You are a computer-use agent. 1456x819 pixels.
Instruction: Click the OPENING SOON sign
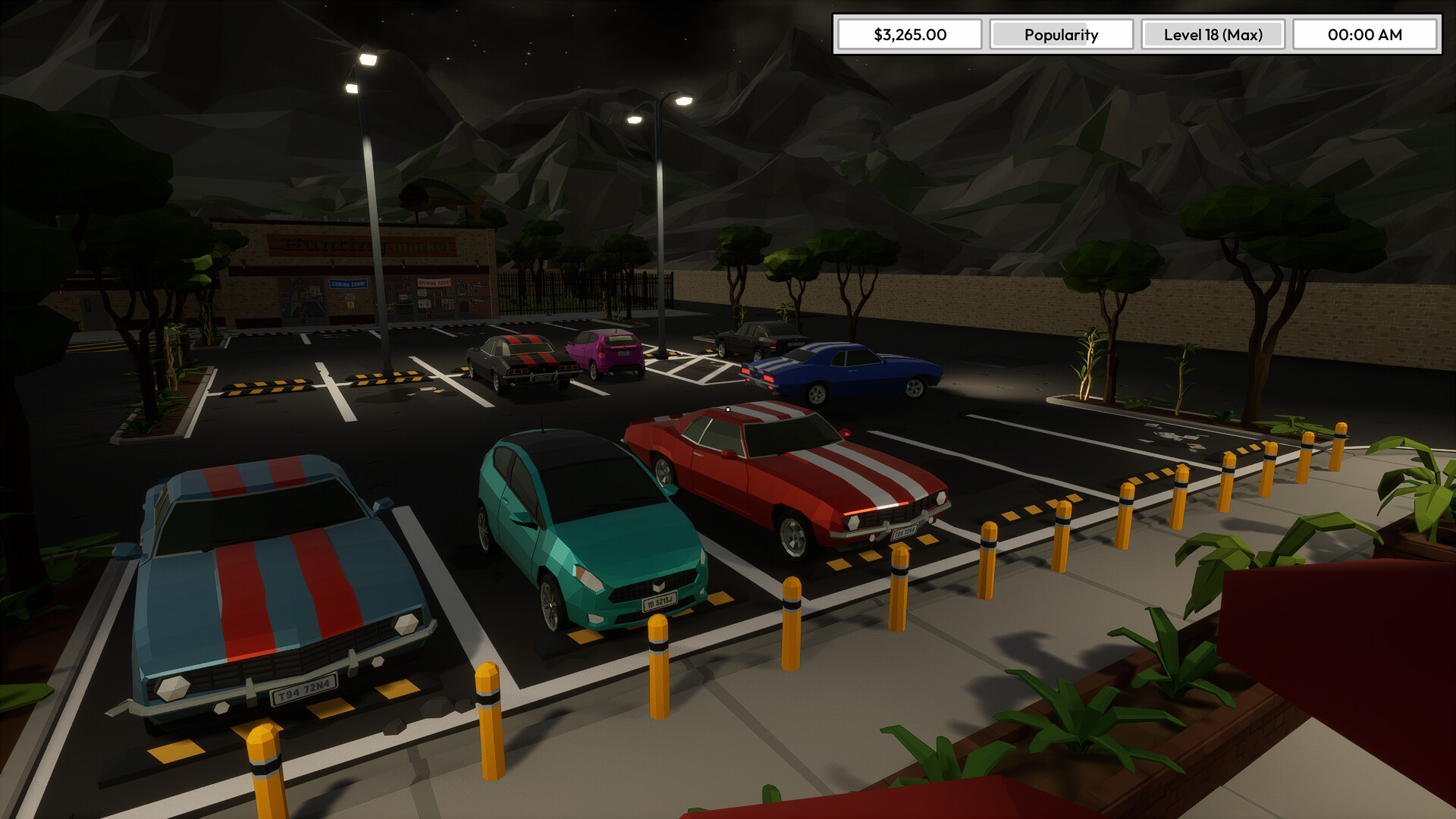(x=434, y=282)
